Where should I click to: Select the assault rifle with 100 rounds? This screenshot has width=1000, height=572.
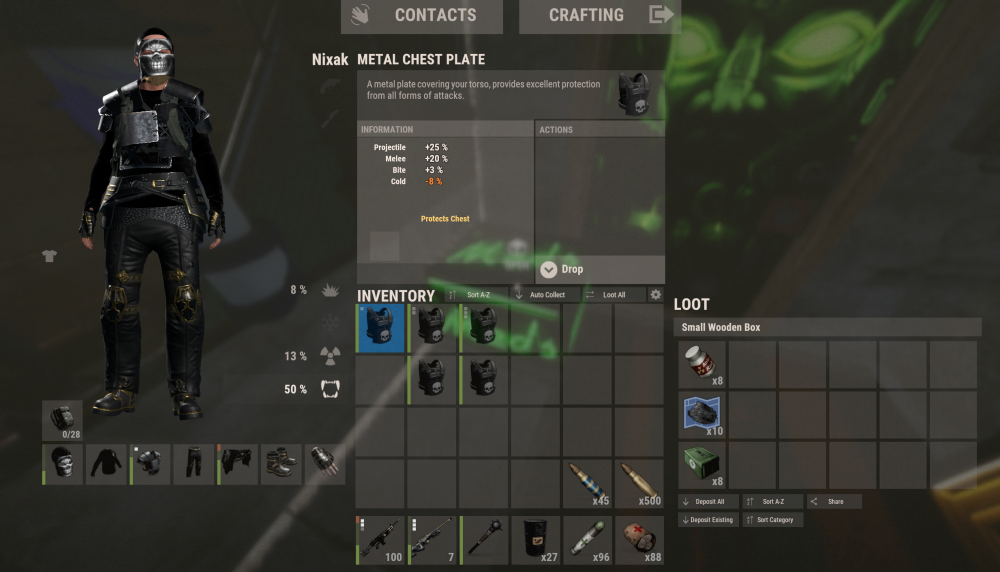[x=381, y=540]
